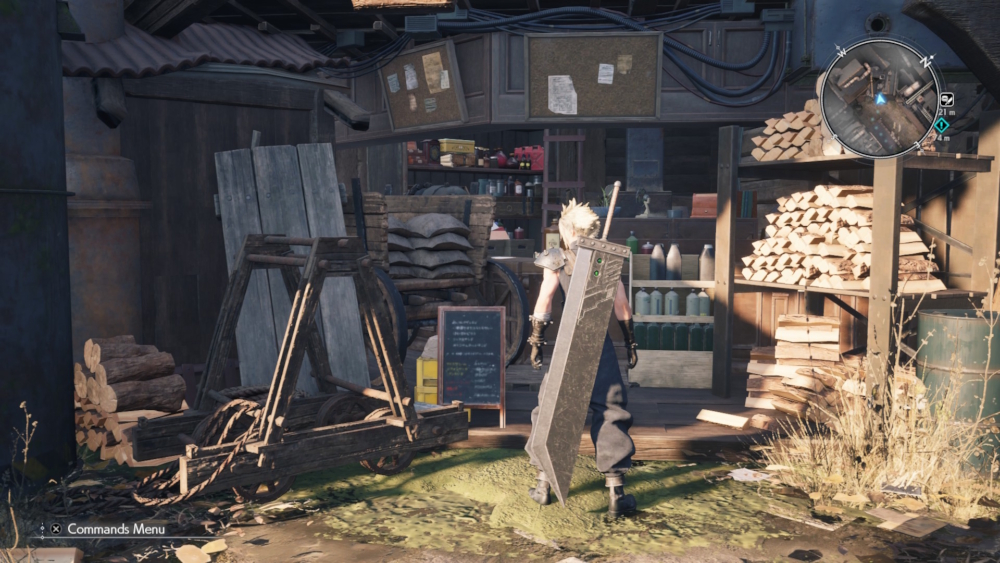Open the circular minimap
1000x563 pixels.
point(879,98)
